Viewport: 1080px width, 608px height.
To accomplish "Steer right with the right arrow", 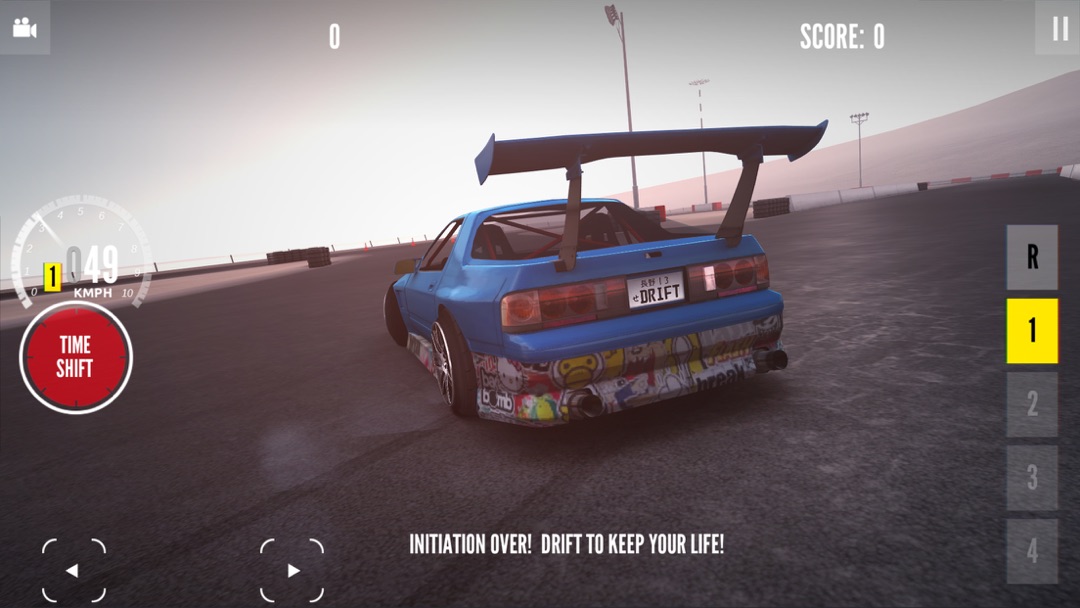I will point(292,571).
